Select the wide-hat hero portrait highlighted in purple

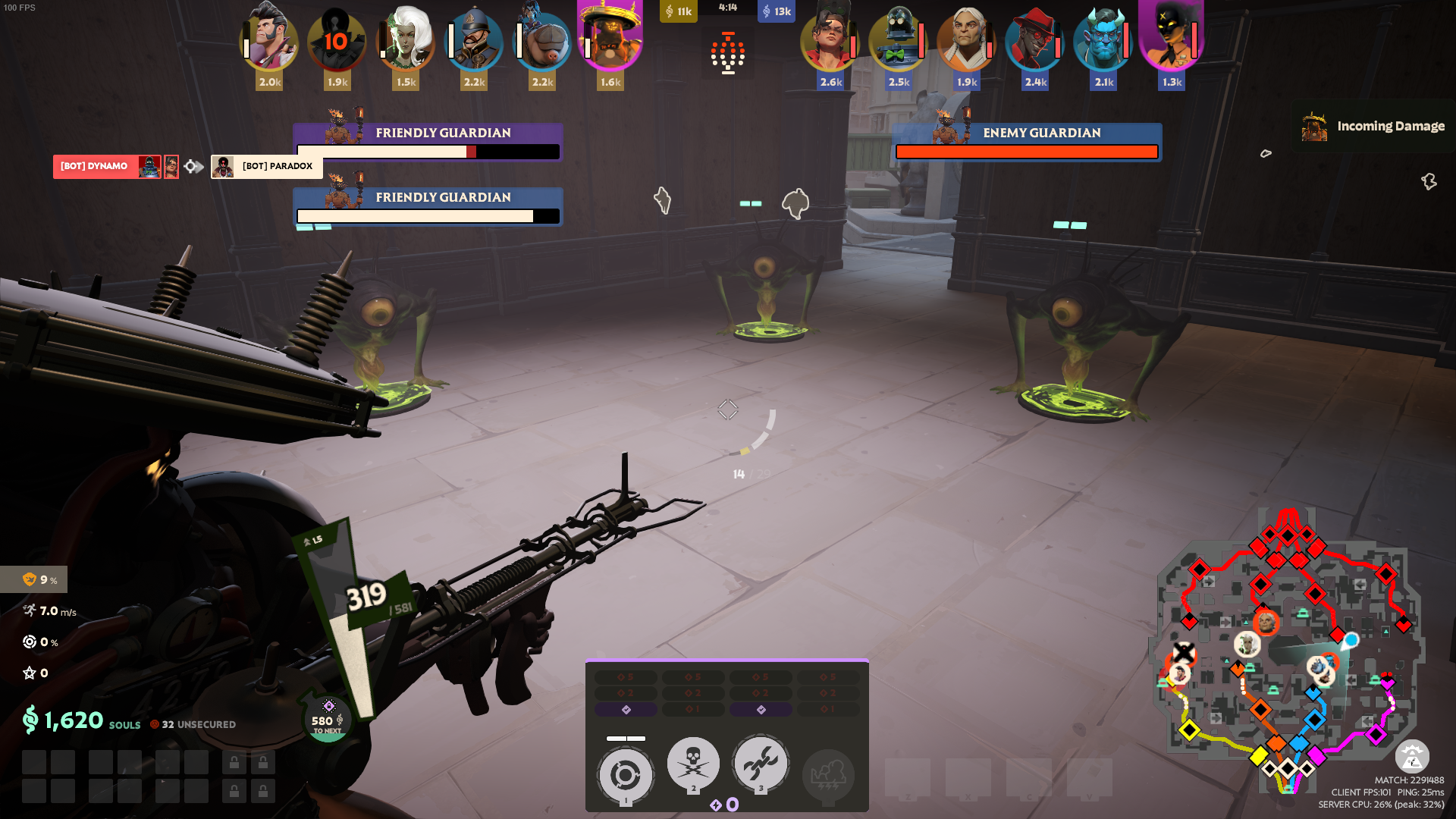pos(610,38)
